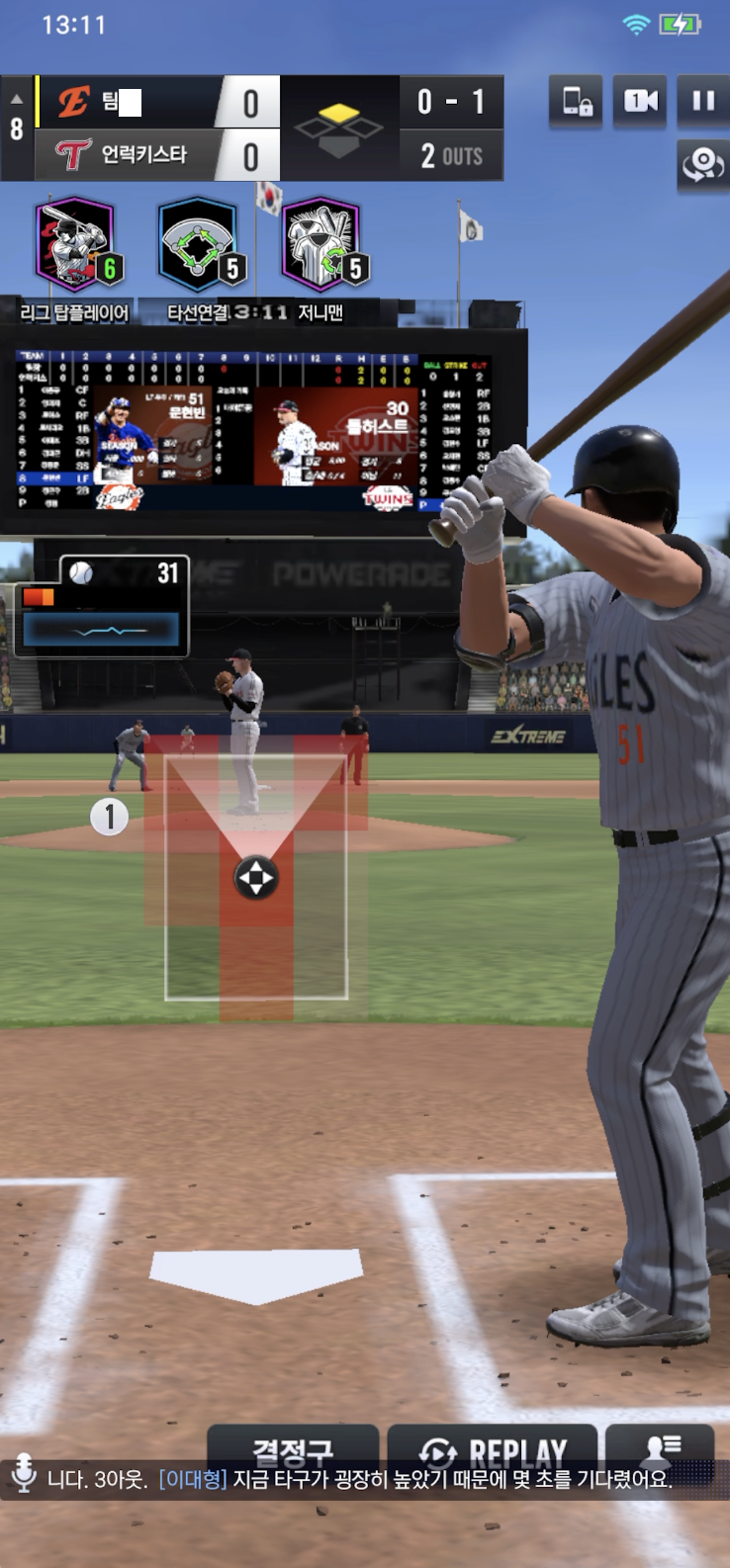Viewport: 730px width, 1568px height.
Task: Open the player lineup list icon
Action: [x=660, y=1447]
